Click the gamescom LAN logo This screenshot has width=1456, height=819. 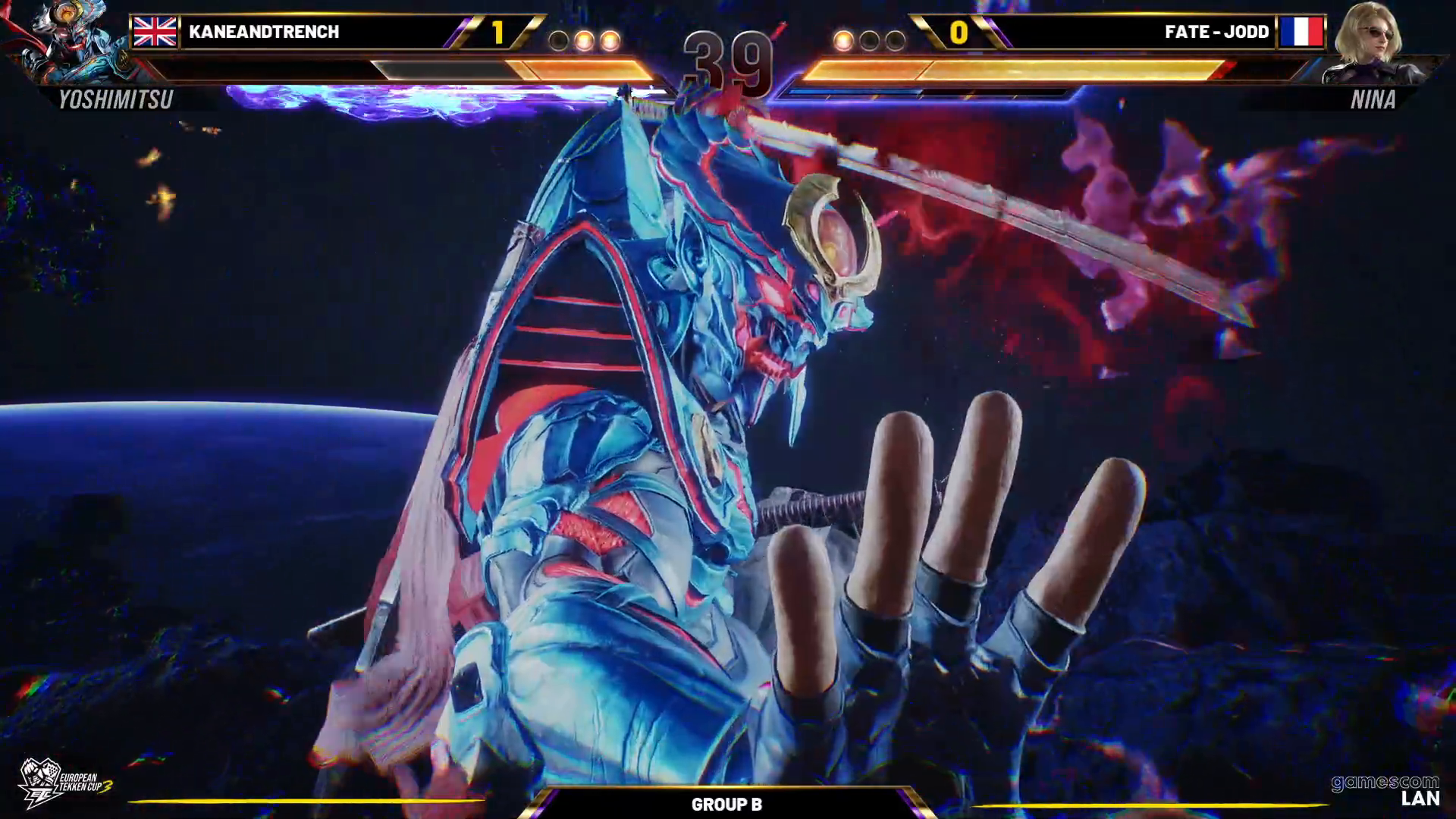tap(1386, 790)
